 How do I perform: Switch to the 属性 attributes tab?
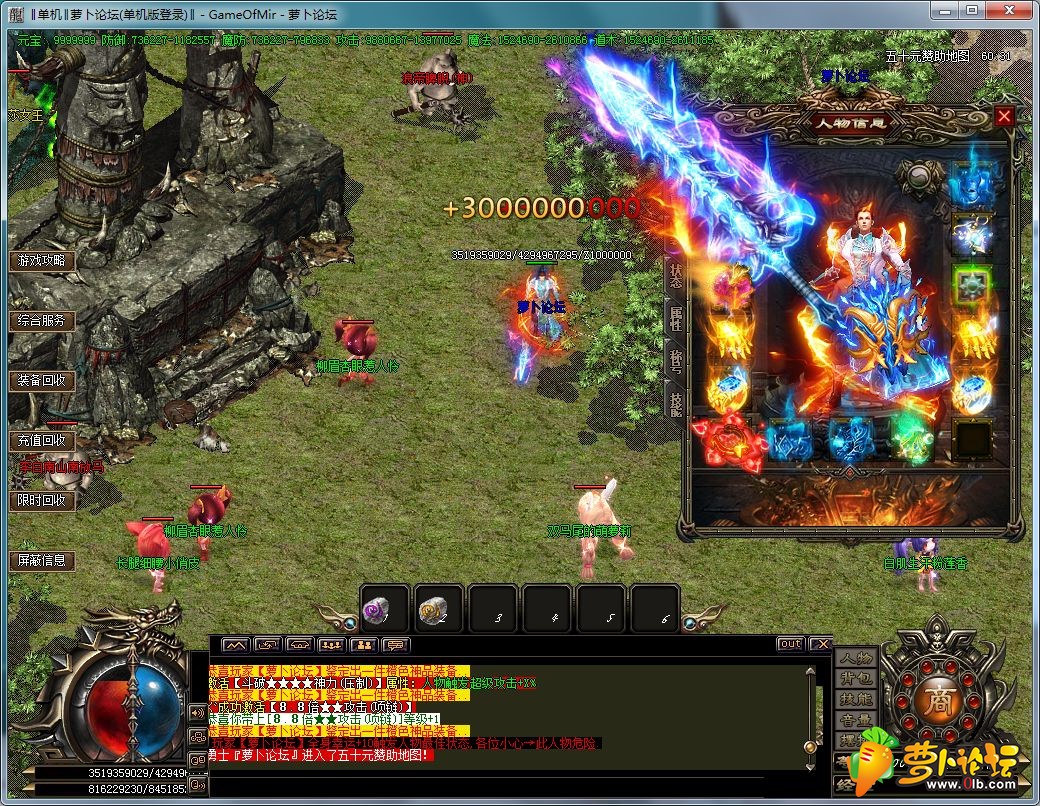pyautogui.click(x=676, y=320)
